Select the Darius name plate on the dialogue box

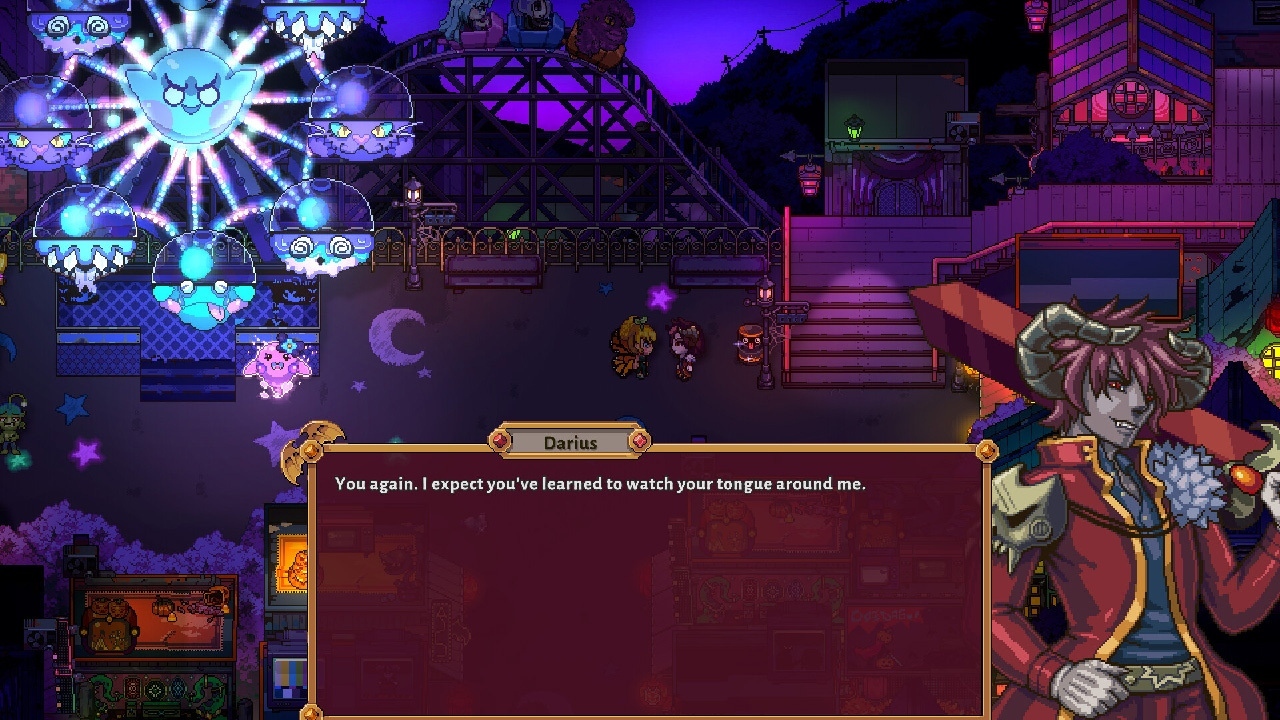pyautogui.click(x=570, y=442)
